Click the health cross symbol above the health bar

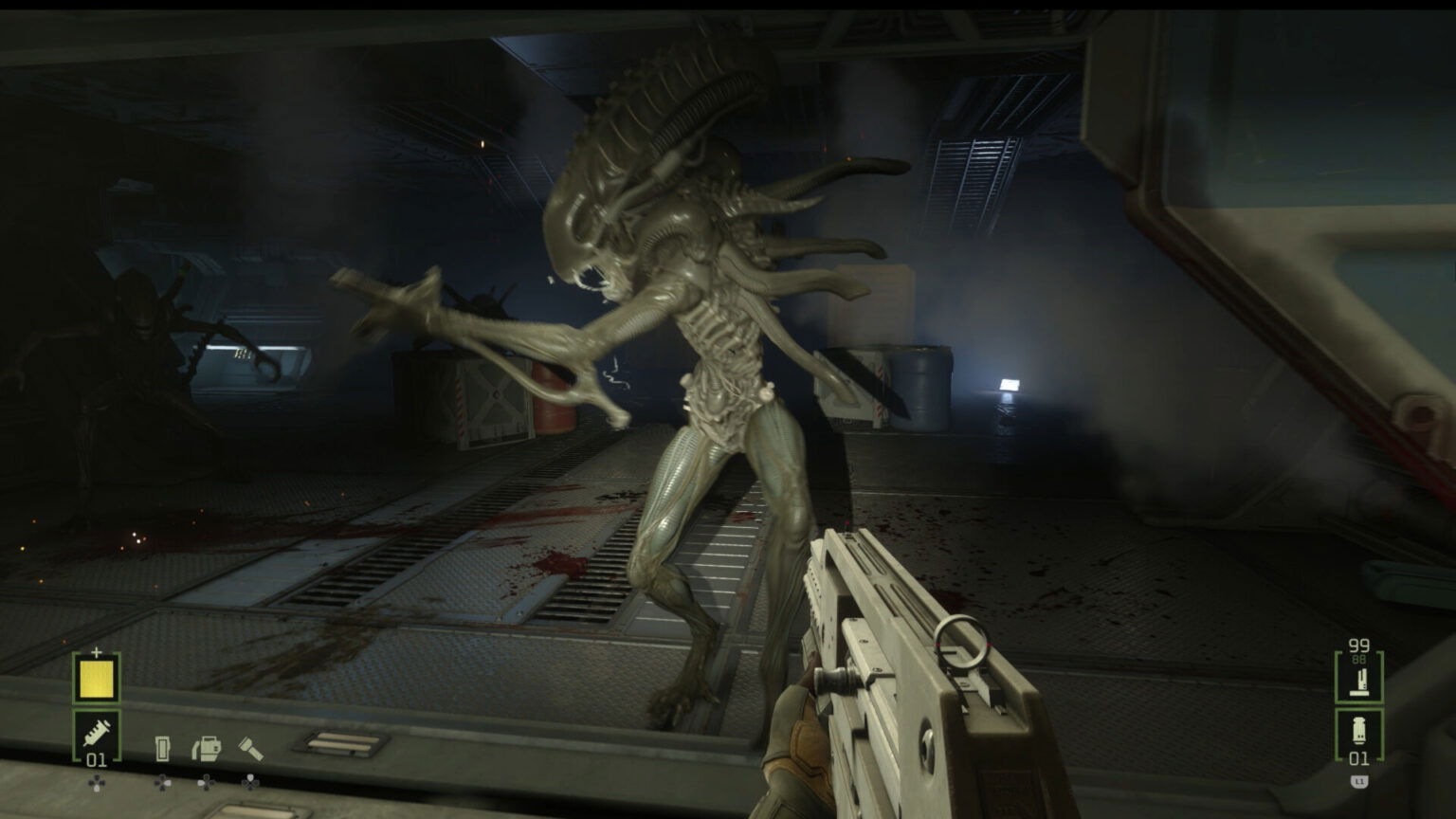(x=96, y=651)
